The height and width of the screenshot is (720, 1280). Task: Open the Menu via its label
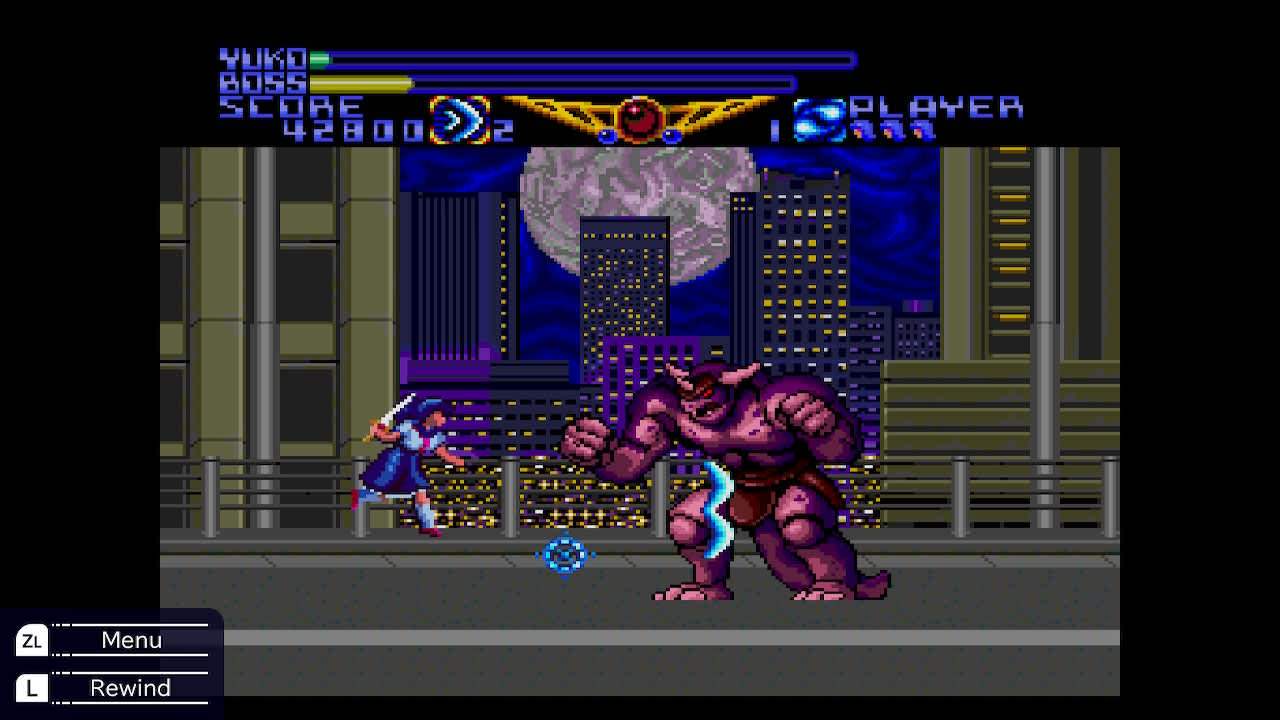pyautogui.click(x=130, y=639)
